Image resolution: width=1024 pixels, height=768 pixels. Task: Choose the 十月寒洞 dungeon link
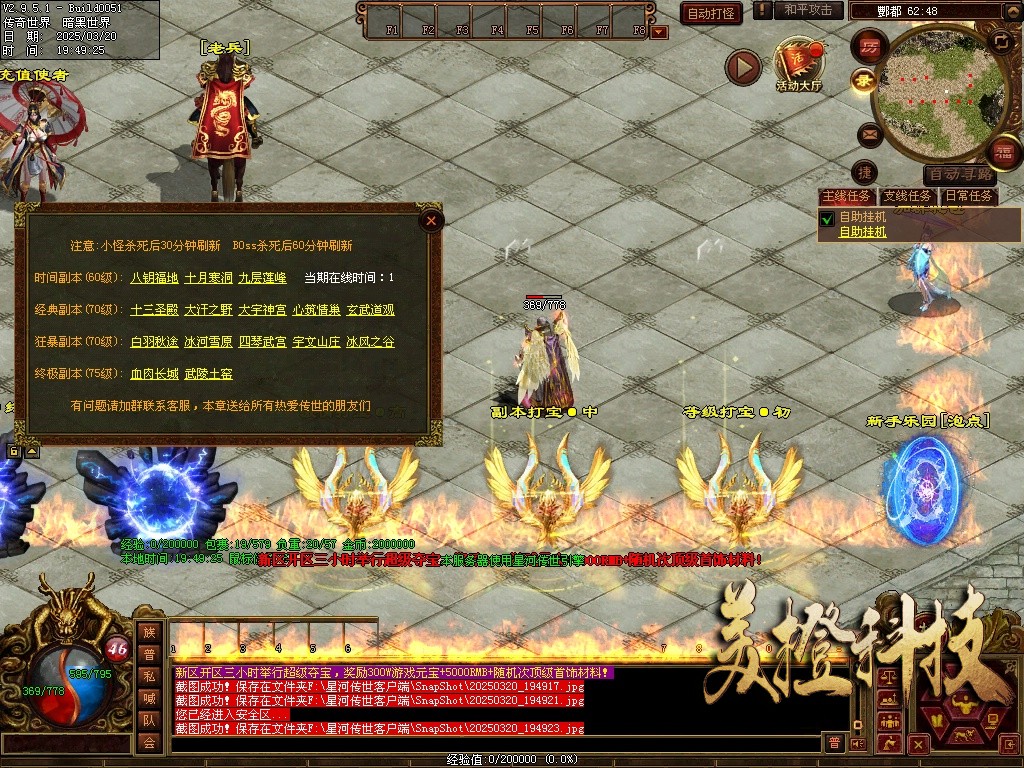[208, 278]
